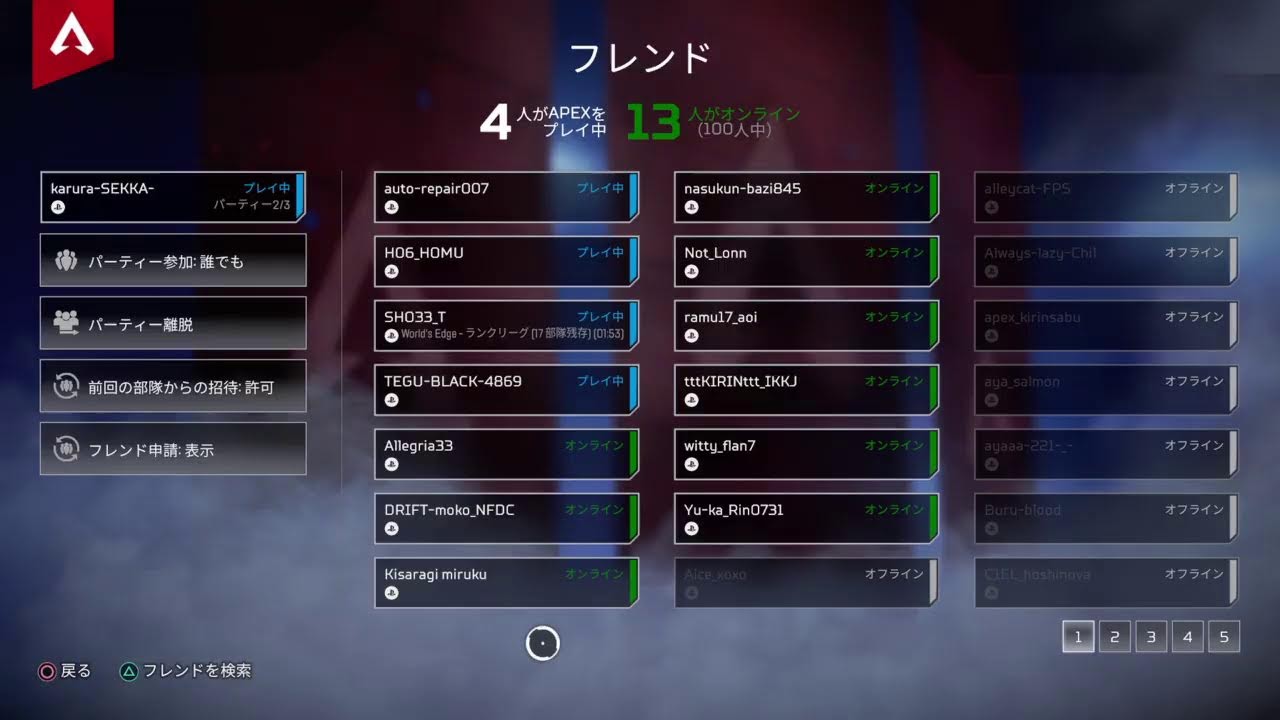The height and width of the screenshot is (720, 1280).
Task: Click the circular arrows icon on 前回の部隊からの招待
Action: [65, 386]
